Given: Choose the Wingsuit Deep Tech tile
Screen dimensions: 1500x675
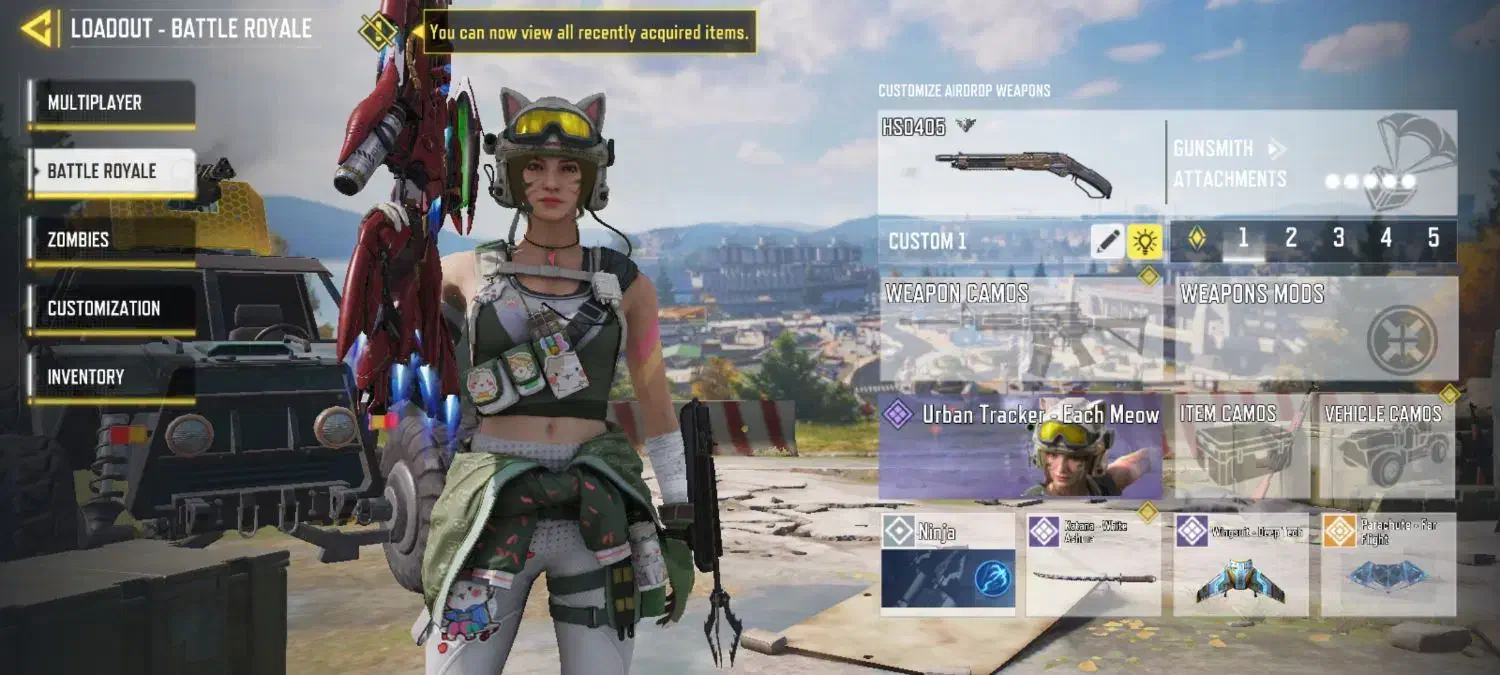Looking at the screenshot, I should (1240, 564).
